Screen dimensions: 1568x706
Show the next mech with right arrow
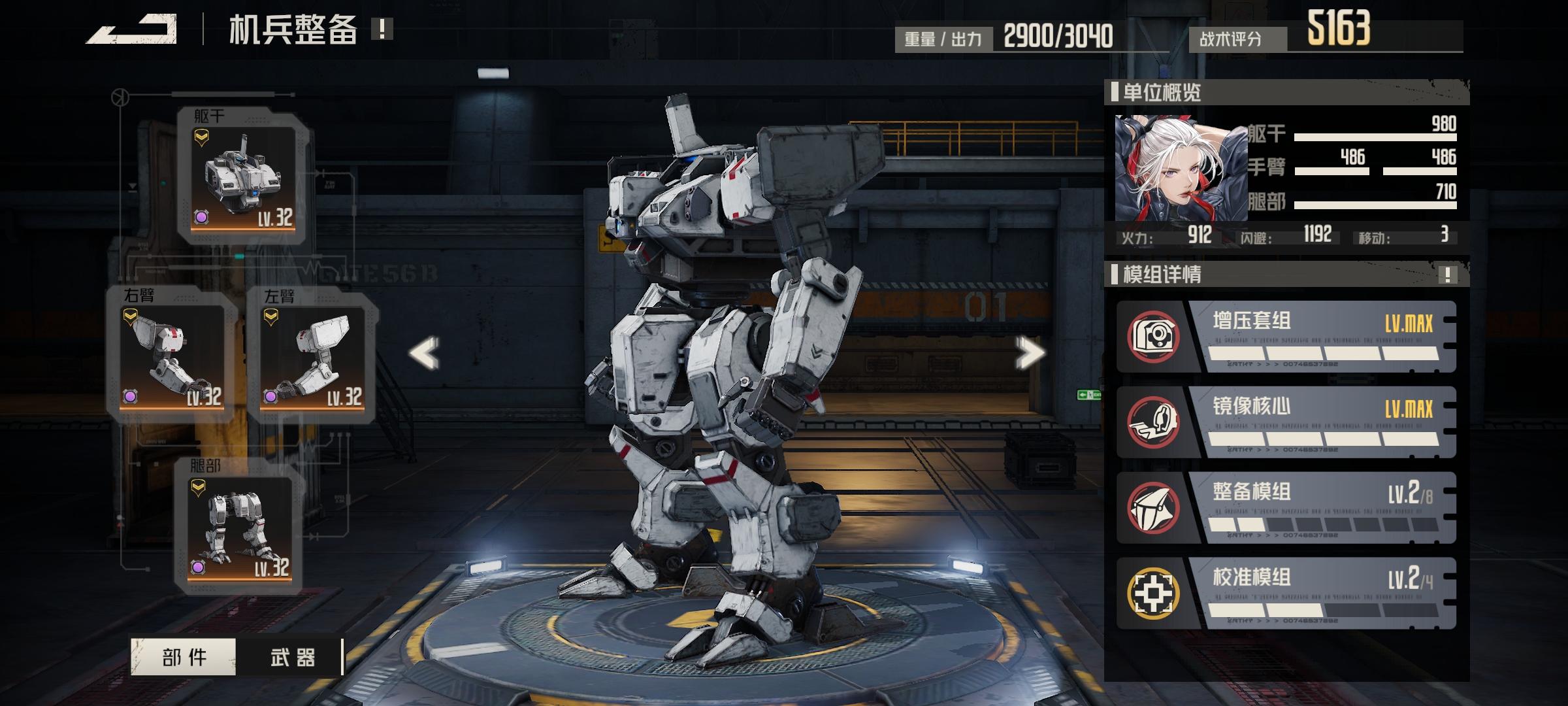pyautogui.click(x=1030, y=353)
